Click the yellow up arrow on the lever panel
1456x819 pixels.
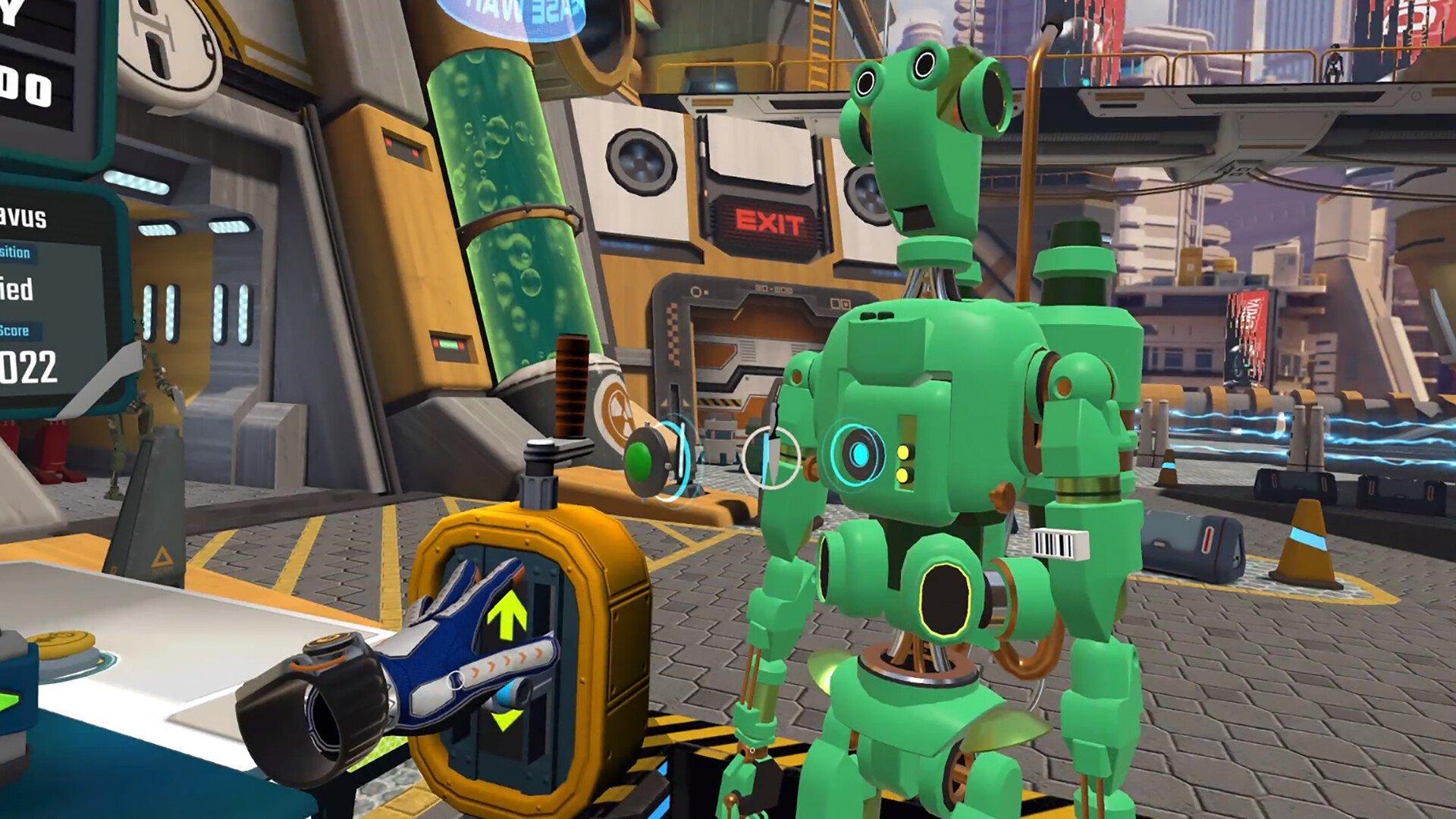506,613
